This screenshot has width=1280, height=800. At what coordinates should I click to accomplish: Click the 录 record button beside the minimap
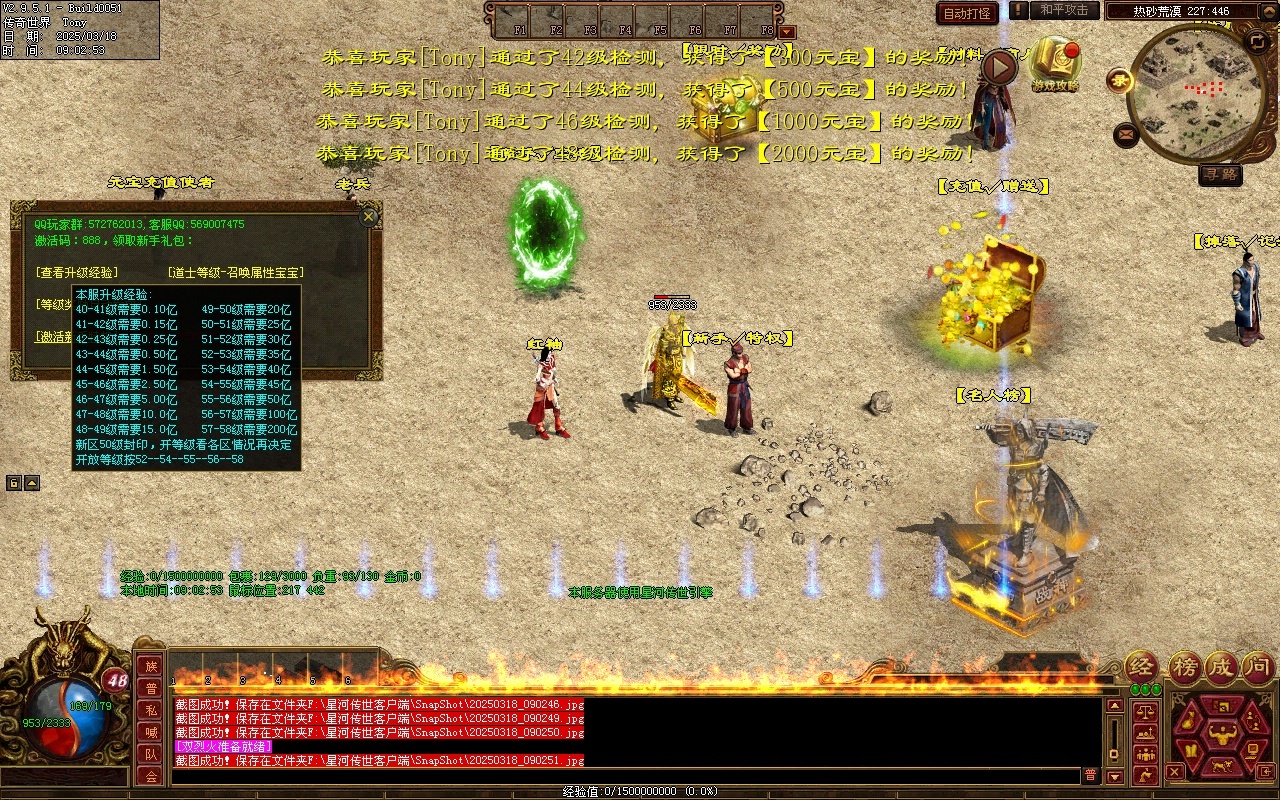click(x=1120, y=81)
